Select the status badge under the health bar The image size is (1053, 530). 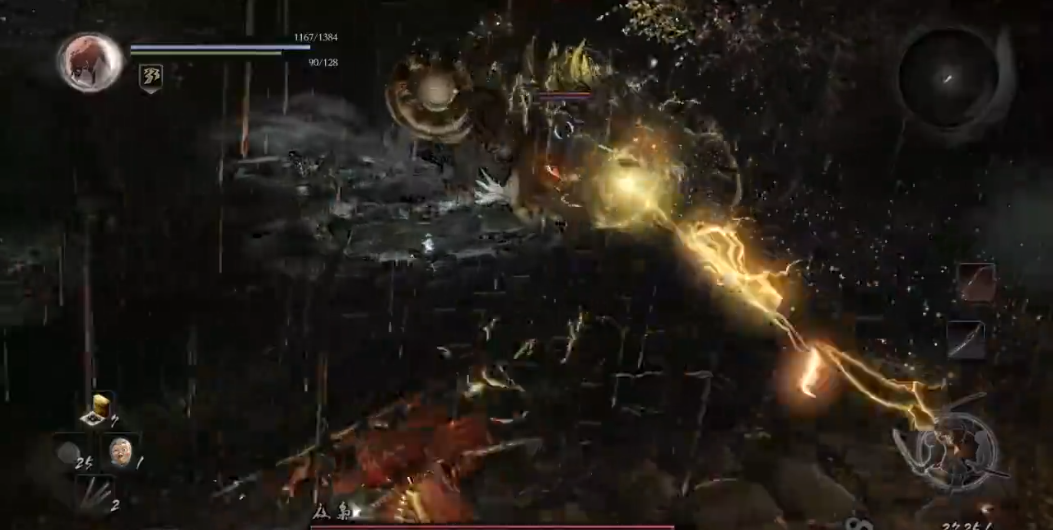pyautogui.click(x=151, y=78)
